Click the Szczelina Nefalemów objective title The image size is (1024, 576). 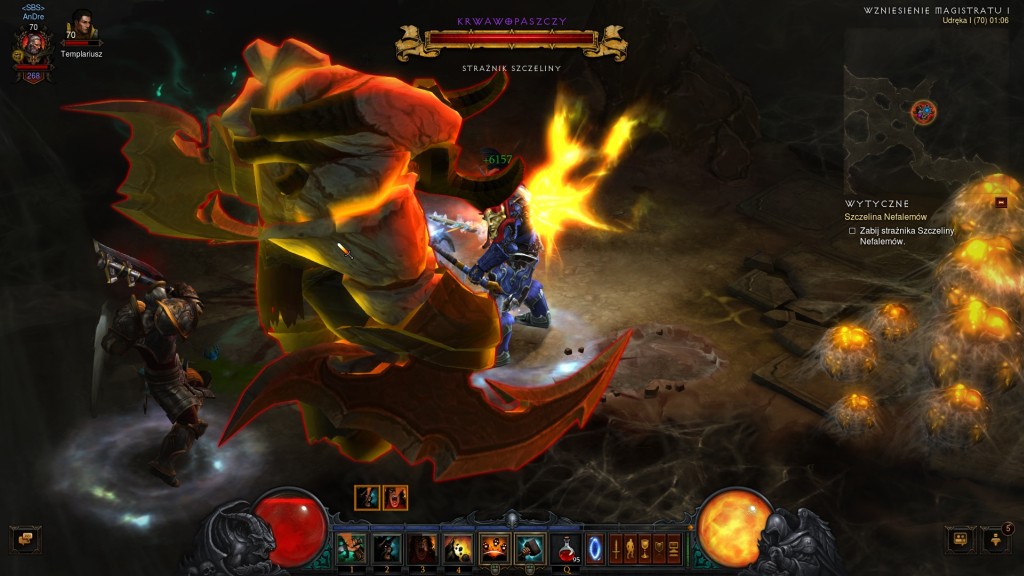(x=886, y=217)
